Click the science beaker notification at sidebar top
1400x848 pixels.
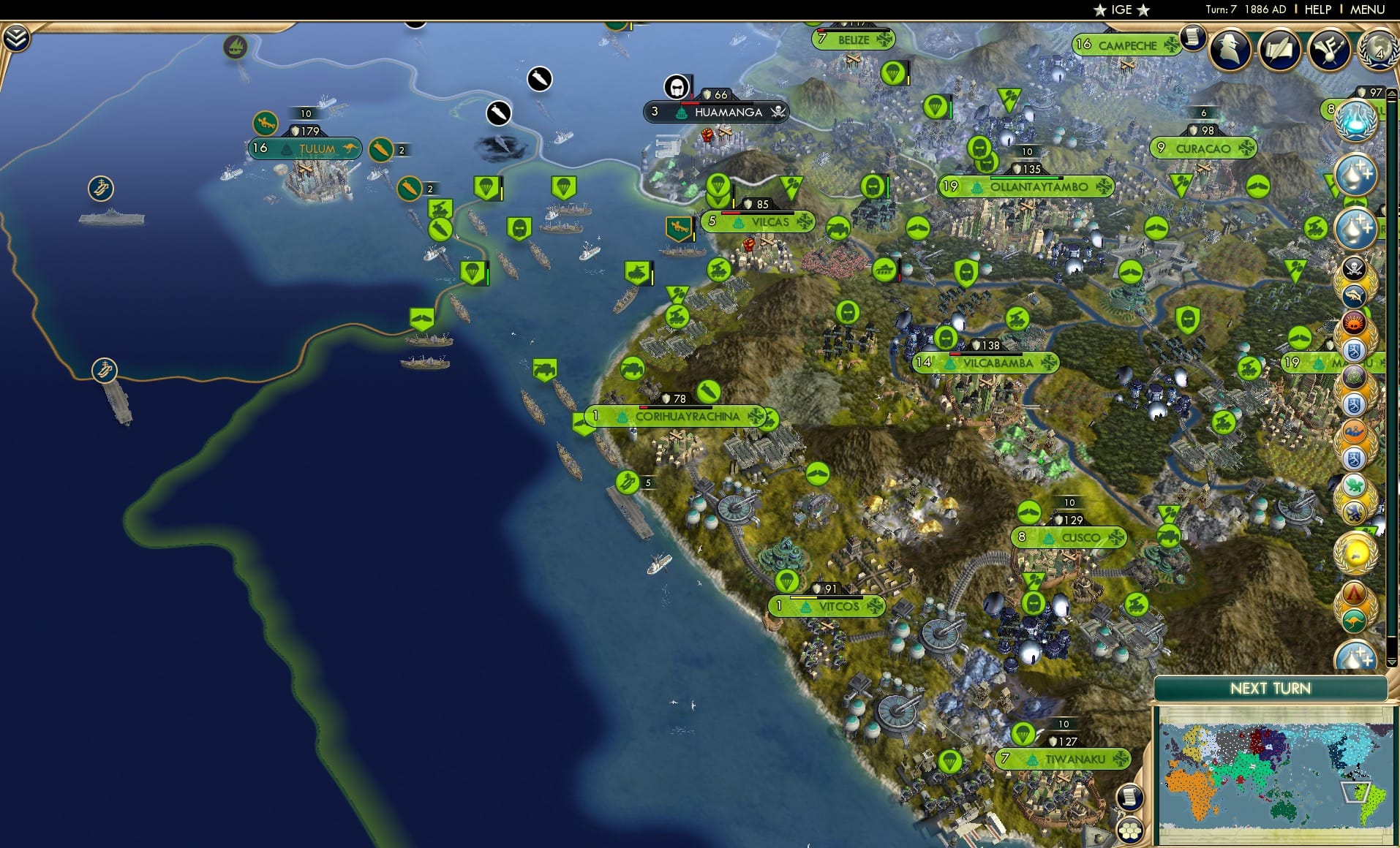[x=1358, y=121]
